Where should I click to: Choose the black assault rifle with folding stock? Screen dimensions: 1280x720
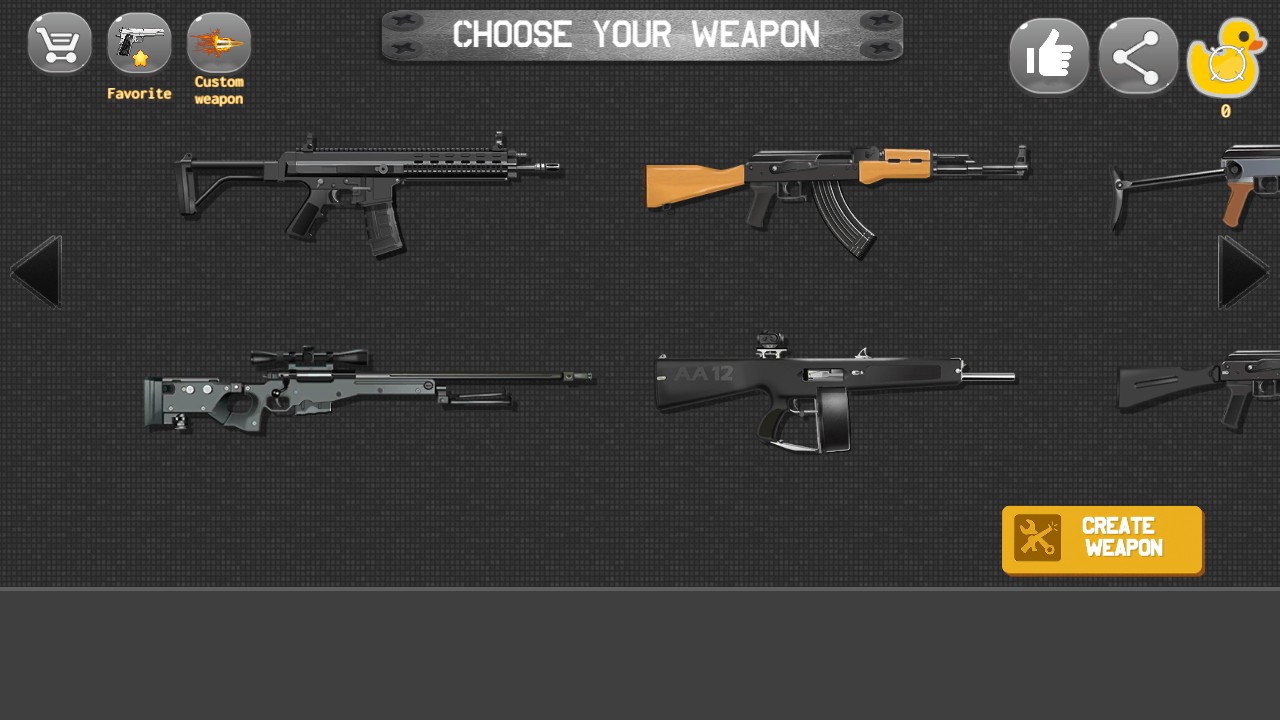pyautogui.click(x=366, y=190)
